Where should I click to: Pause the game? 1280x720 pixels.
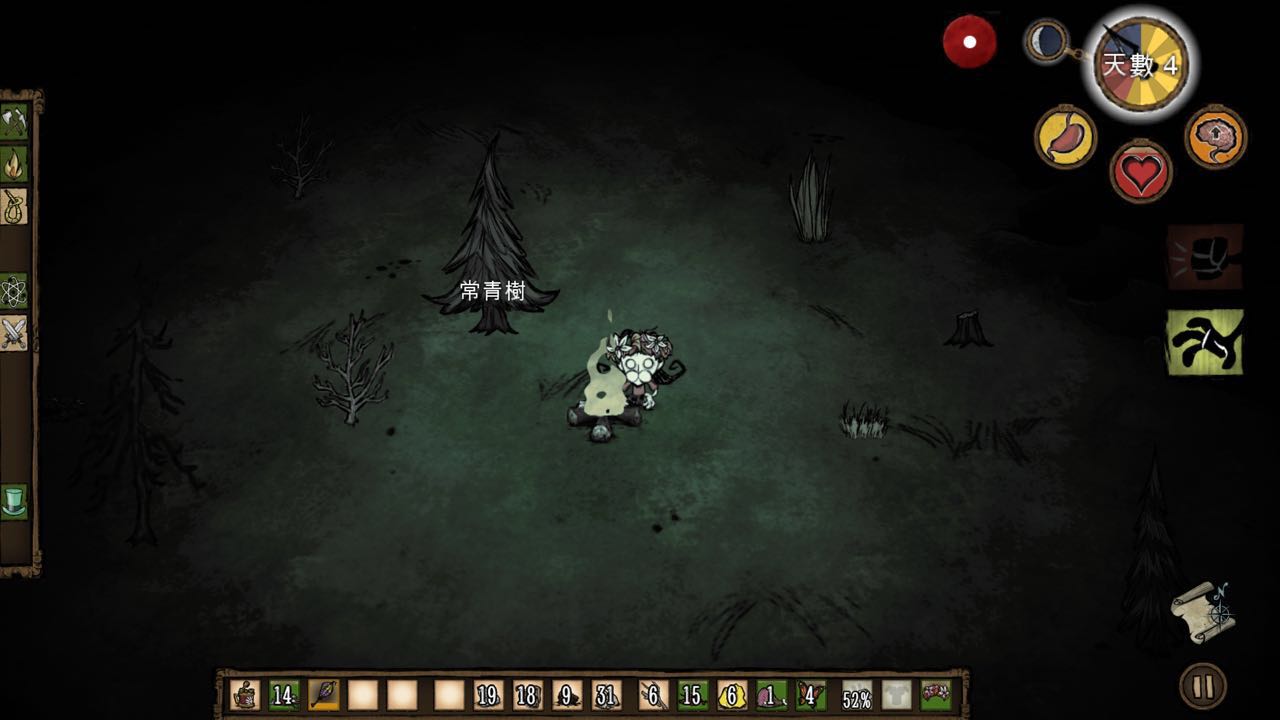point(1203,687)
